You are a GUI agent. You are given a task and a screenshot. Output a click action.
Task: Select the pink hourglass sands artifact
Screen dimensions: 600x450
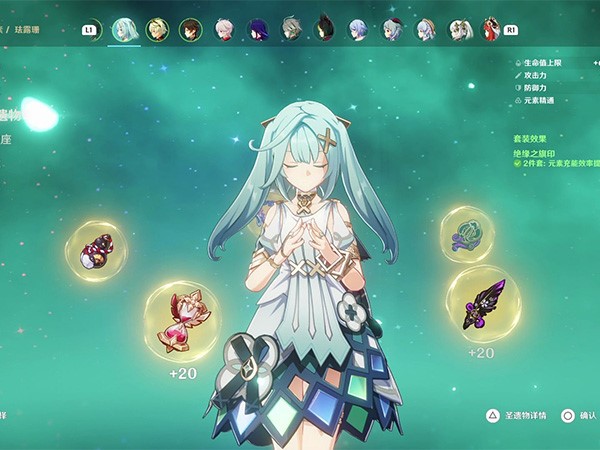point(181,321)
